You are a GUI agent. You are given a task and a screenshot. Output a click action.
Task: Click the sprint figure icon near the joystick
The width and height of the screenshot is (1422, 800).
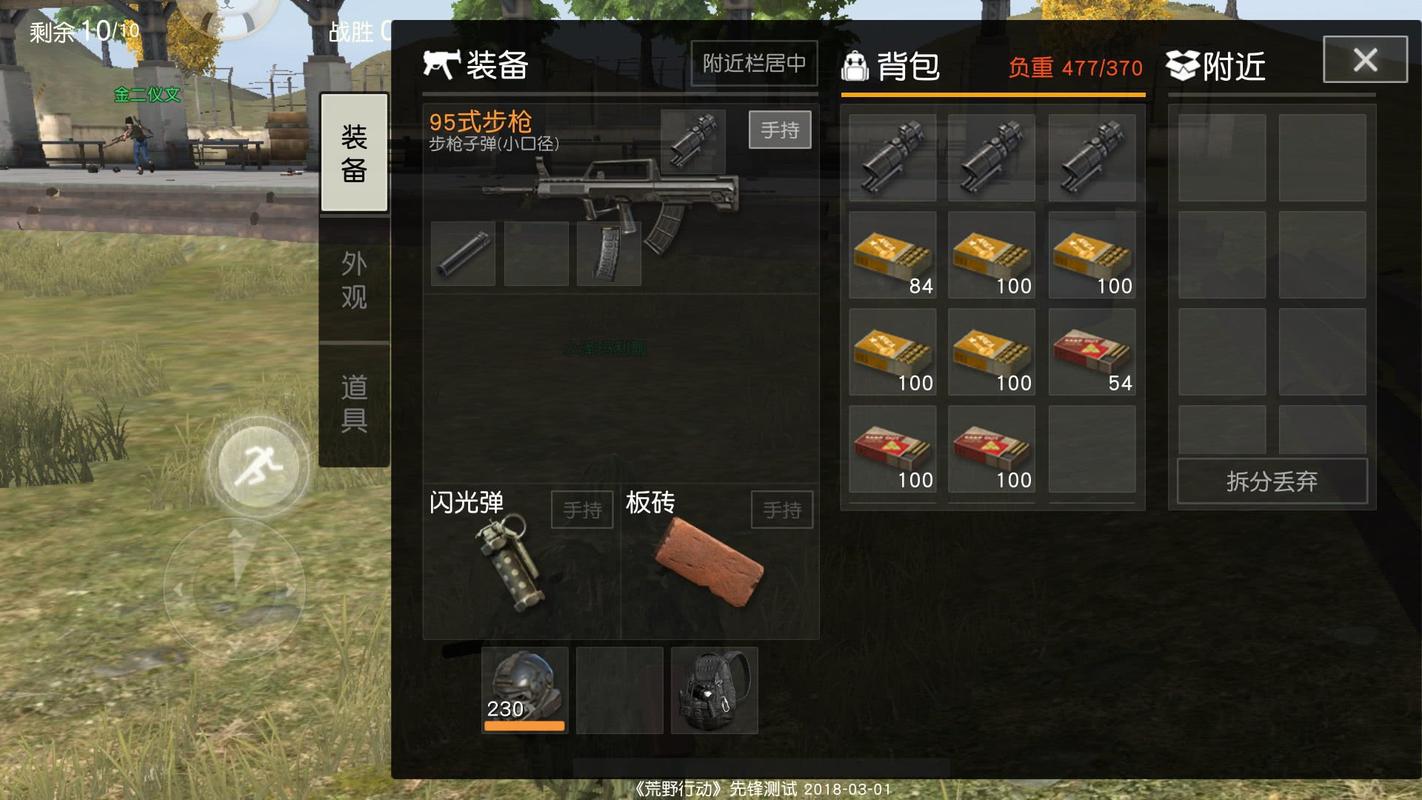click(x=258, y=462)
